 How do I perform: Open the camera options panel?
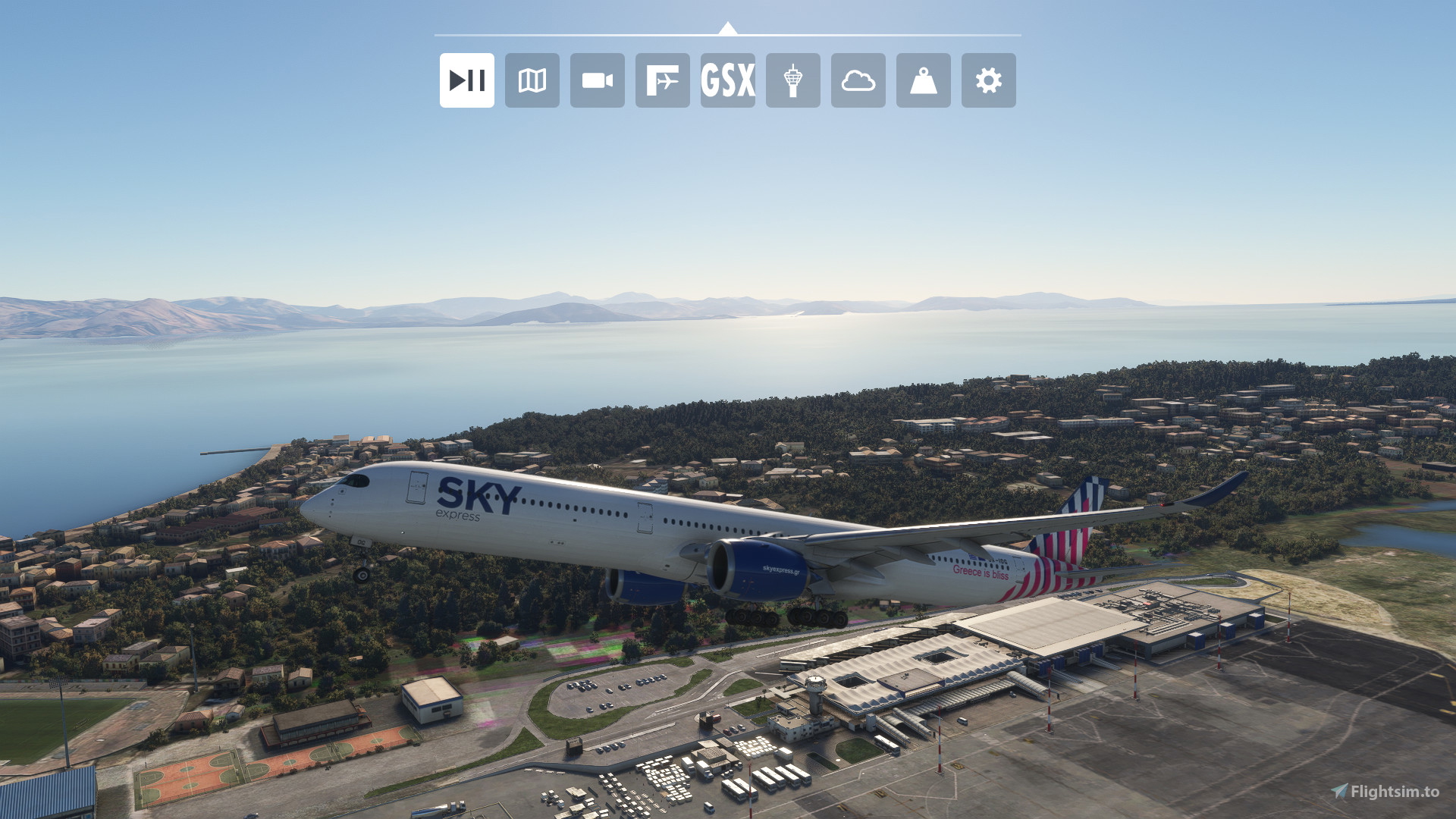tap(597, 80)
